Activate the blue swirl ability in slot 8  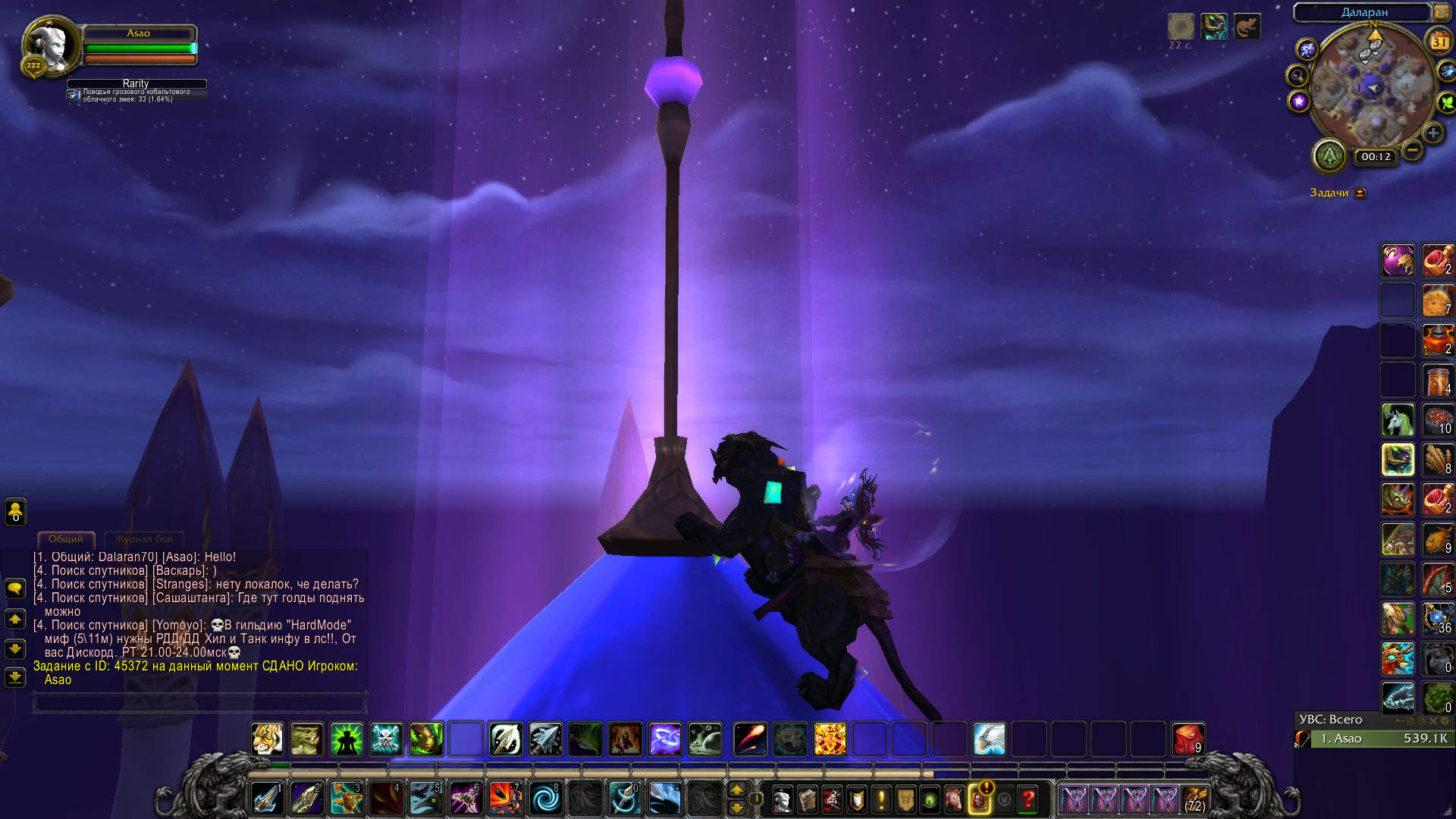[x=544, y=799]
